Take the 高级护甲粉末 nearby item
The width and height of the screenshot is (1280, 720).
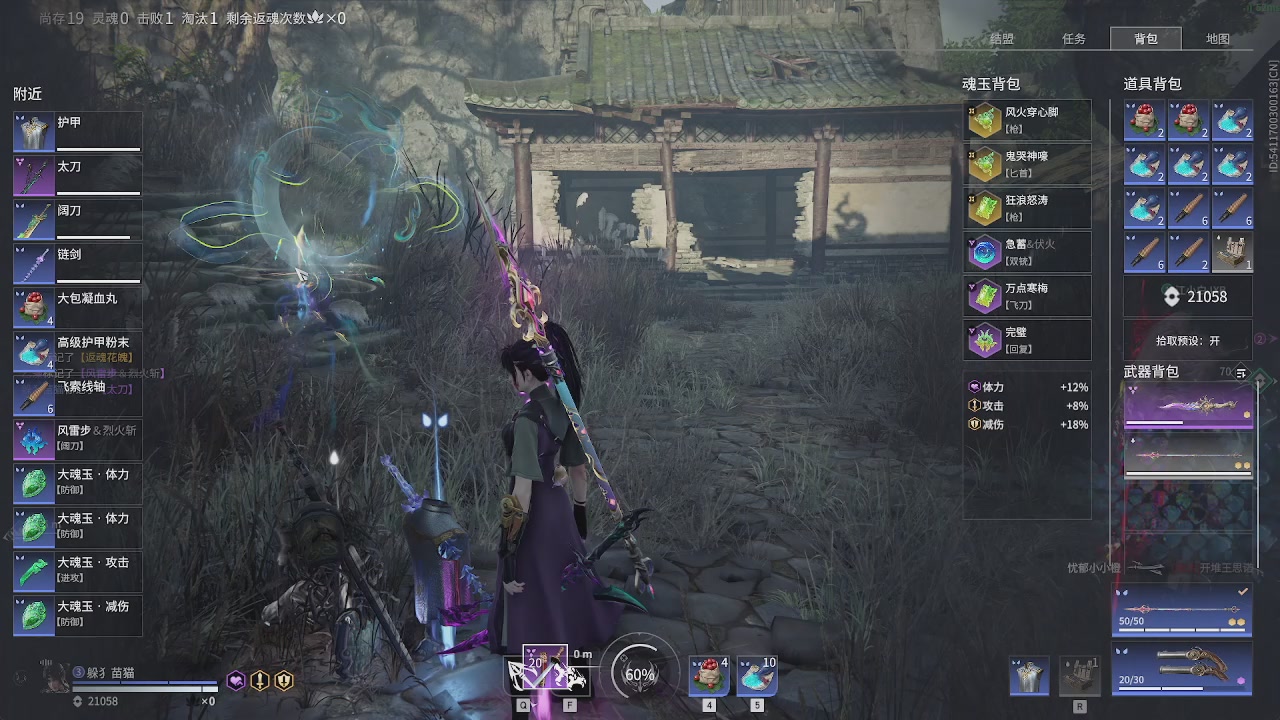pos(78,352)
